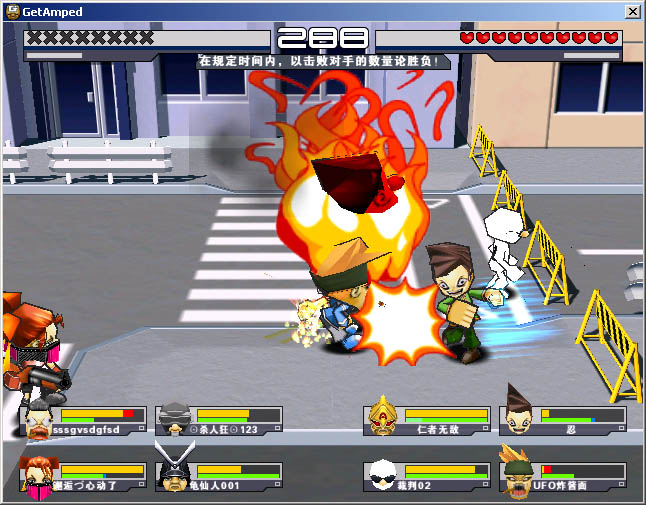Select the 杀人狂 123 player panel
The width and height of the screenshot is (646, 505).
[219, 420]
